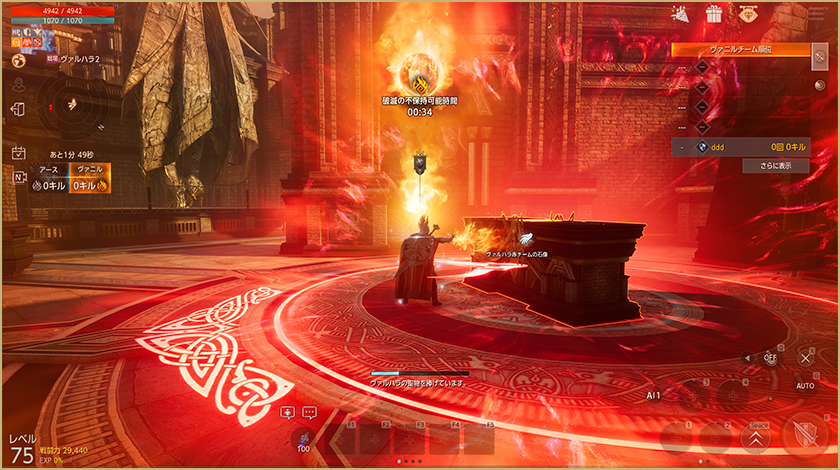This screenshot has height=470, width=840.
Task: Toggle the OFF switch button
Action: pyautogui.click(x=770, y=356)
